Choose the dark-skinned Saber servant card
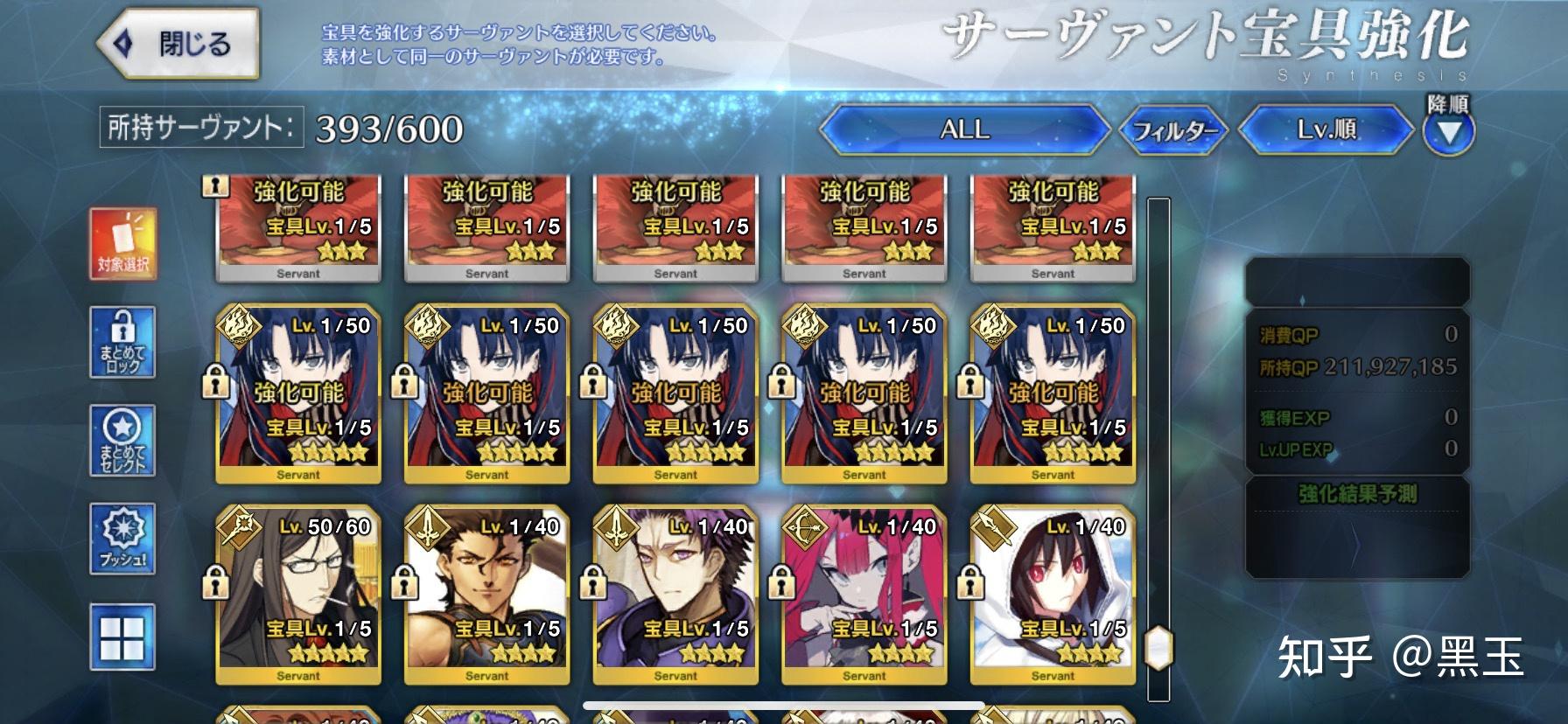This screenshot has height=724, width=1568. pyautogui.click(x=486, y=595)
